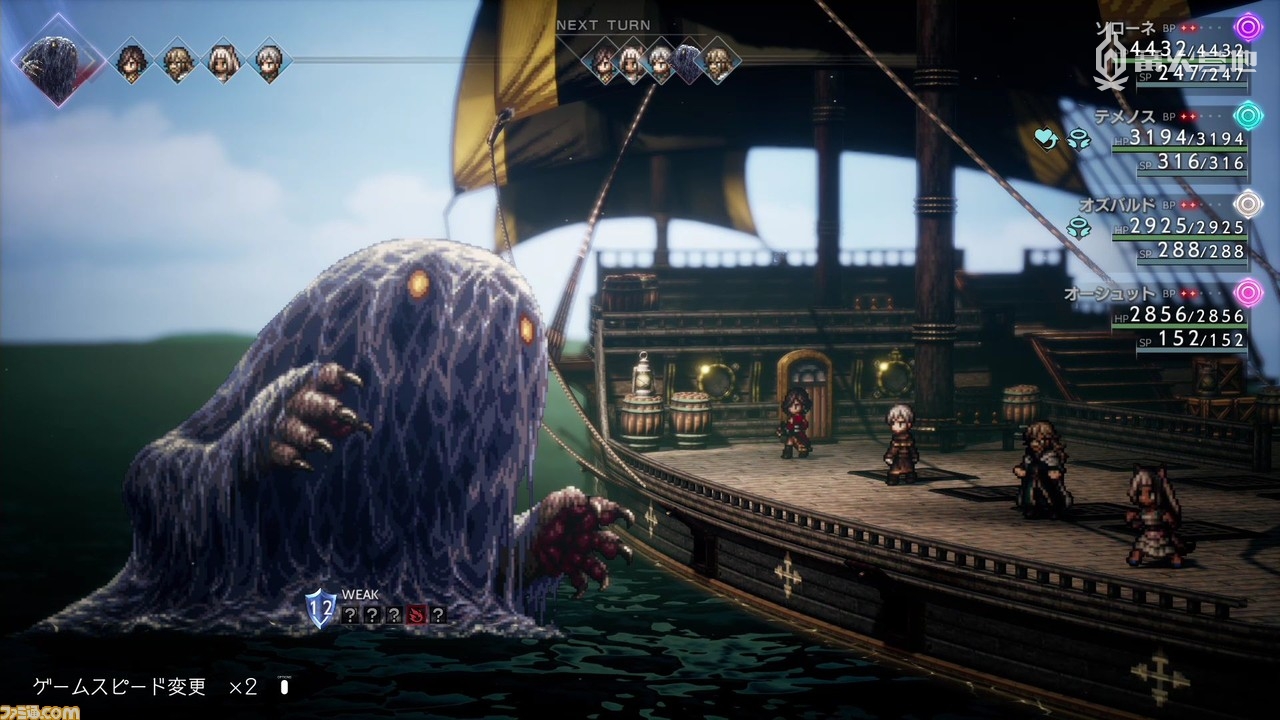The width and height of the screenshot is (1280, 720).
Task: Pick オーシュット in the party status list
Action: 1110,293
